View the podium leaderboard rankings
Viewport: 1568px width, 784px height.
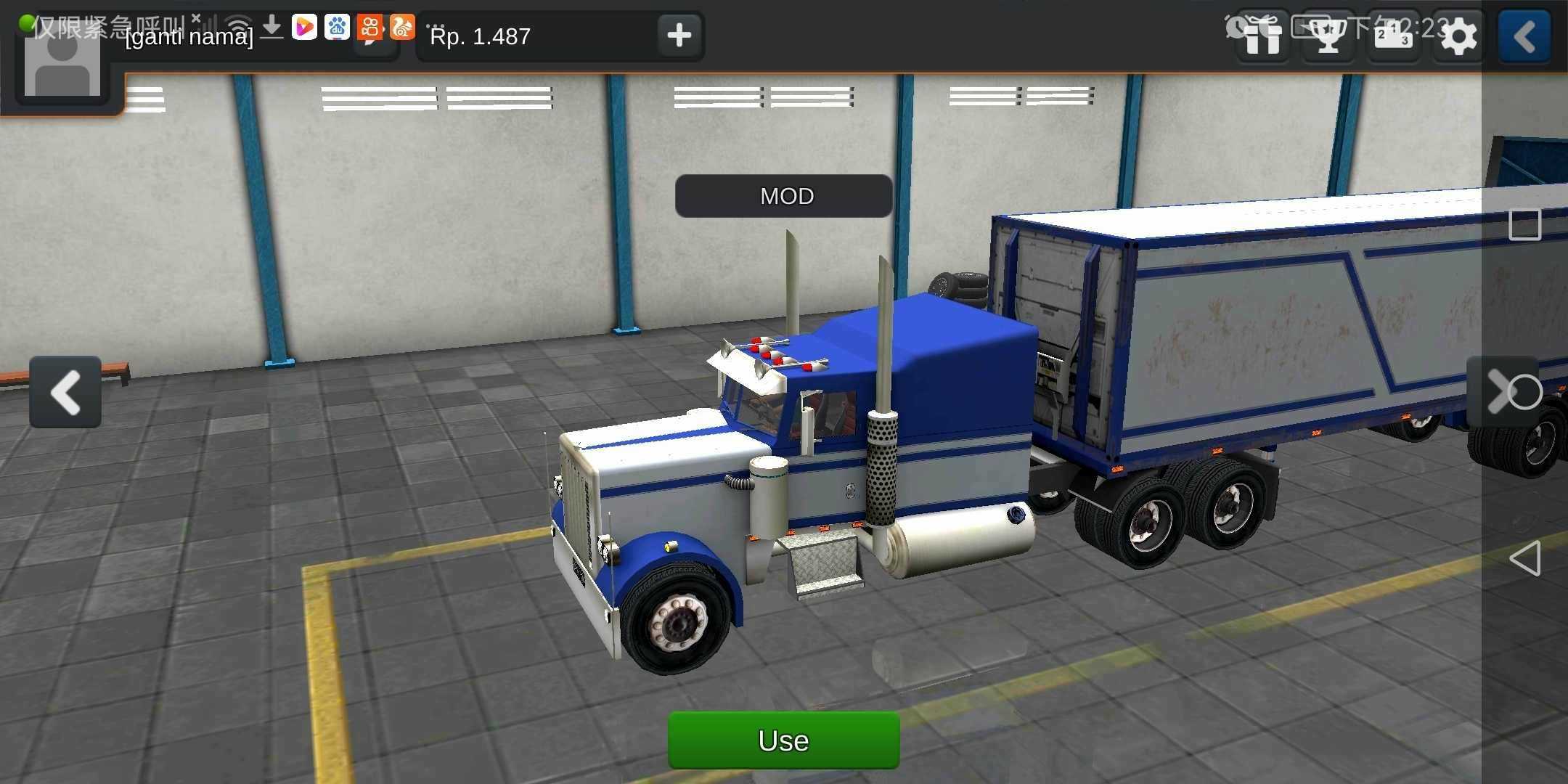[1393, 36]
